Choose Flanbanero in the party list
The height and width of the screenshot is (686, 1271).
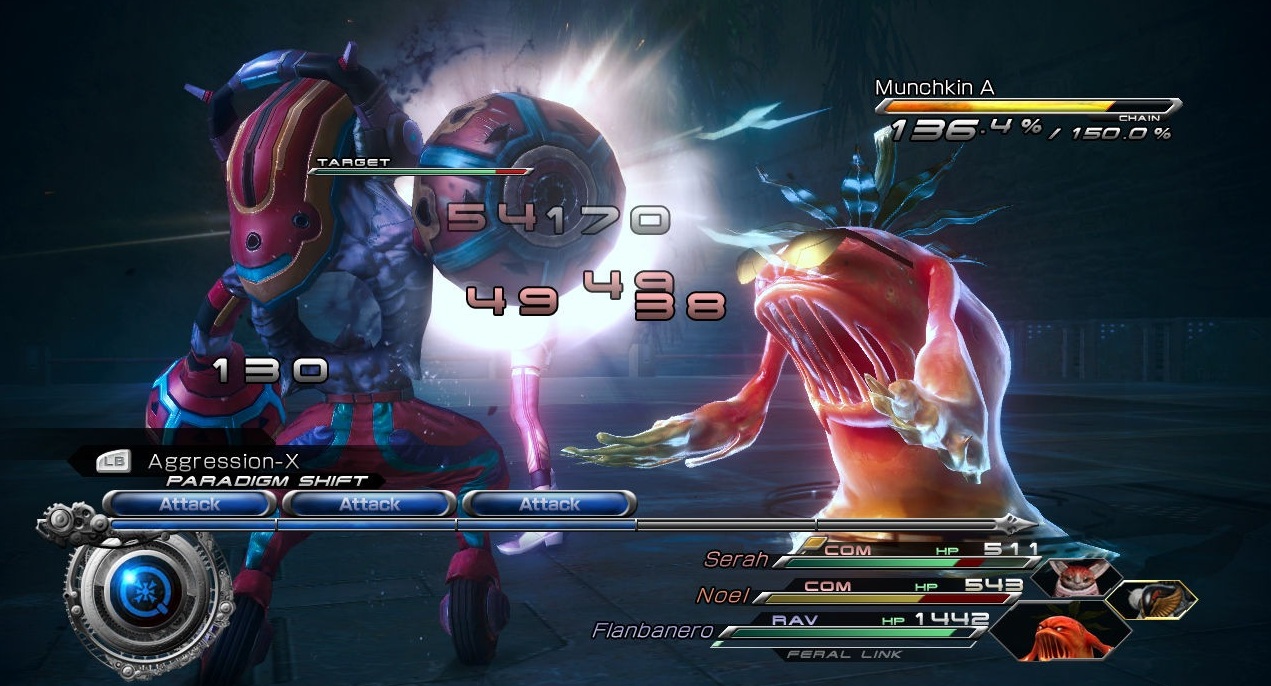click(650, 631)
